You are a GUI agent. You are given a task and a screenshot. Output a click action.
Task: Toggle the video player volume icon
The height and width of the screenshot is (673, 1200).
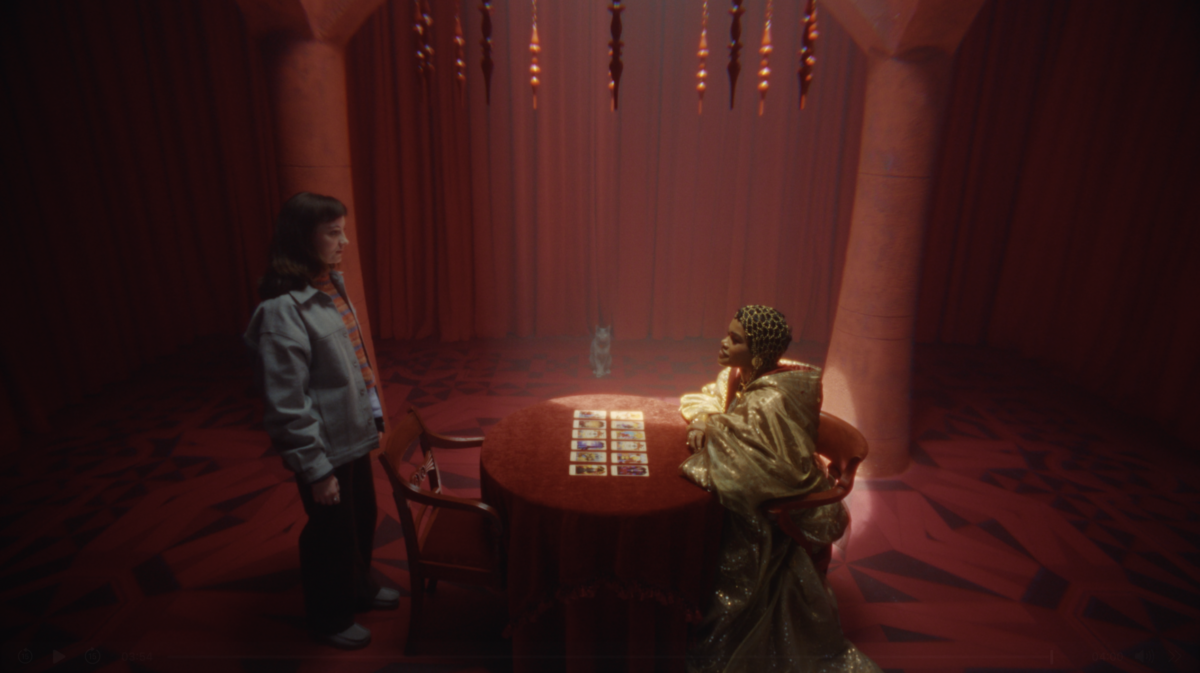tap(1144, 657)
